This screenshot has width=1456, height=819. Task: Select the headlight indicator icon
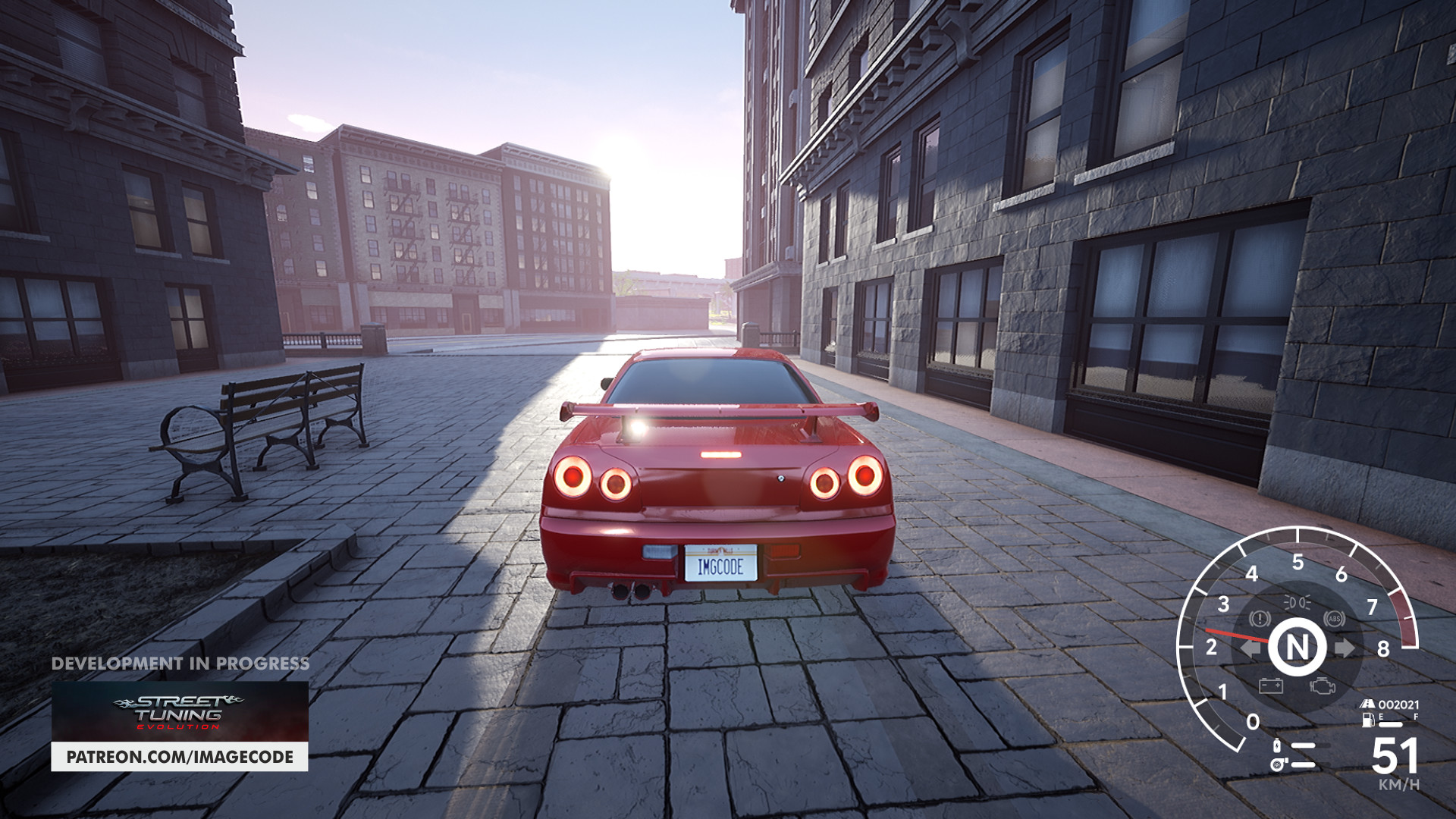1298,602
